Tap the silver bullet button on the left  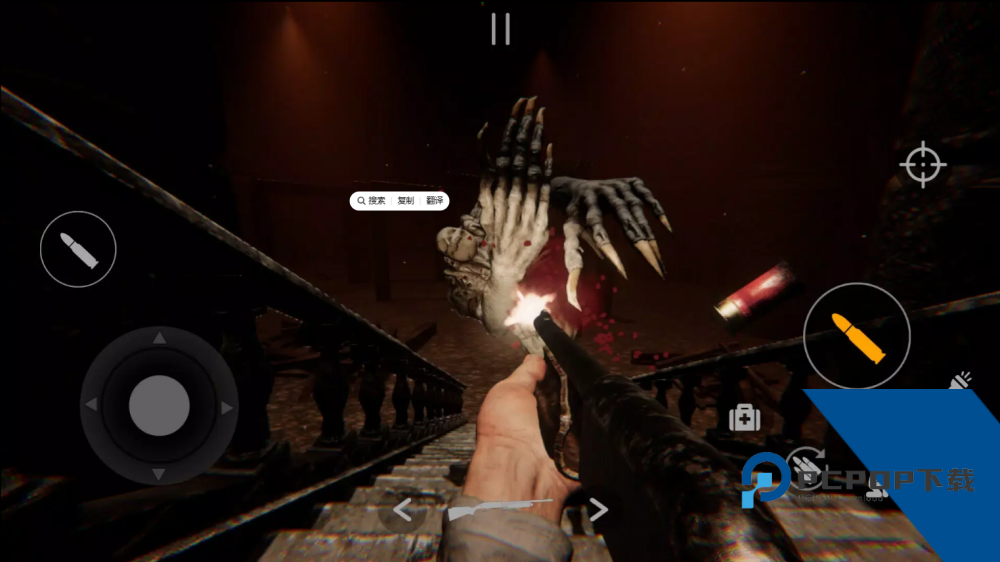click(x=78, y=249)
